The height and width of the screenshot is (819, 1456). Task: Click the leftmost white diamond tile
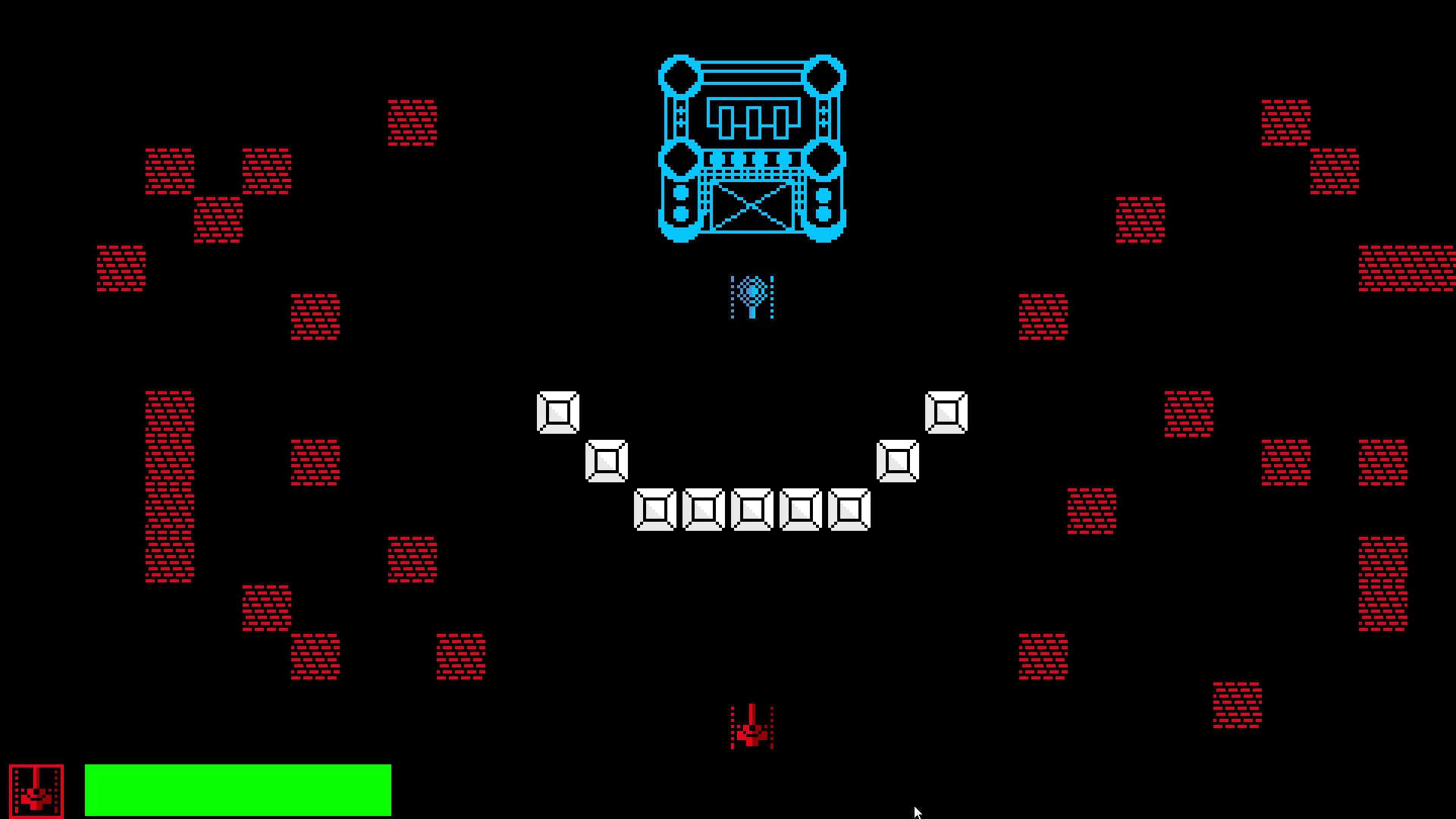point(558,411)
